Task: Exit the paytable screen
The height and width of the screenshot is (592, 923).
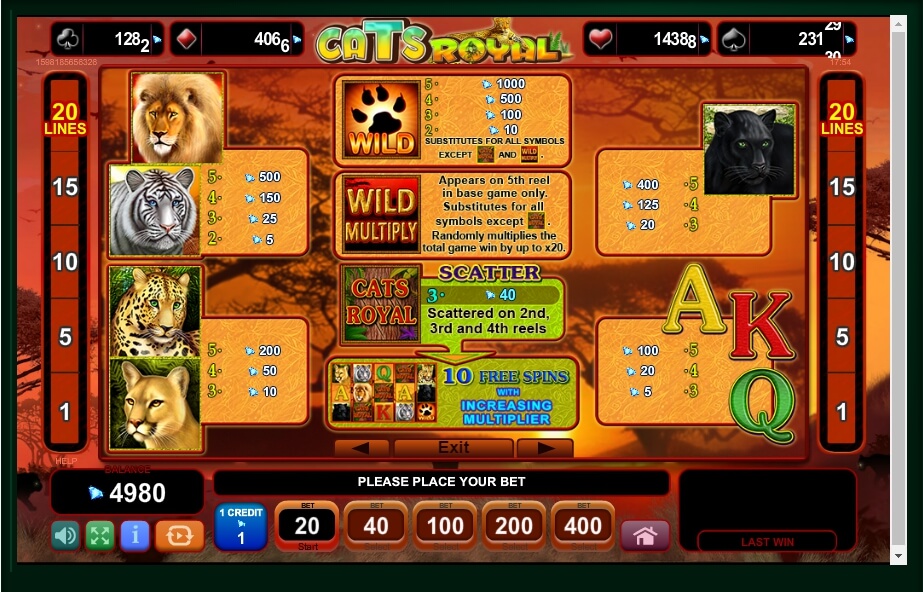Action: (x=453, y=447)
